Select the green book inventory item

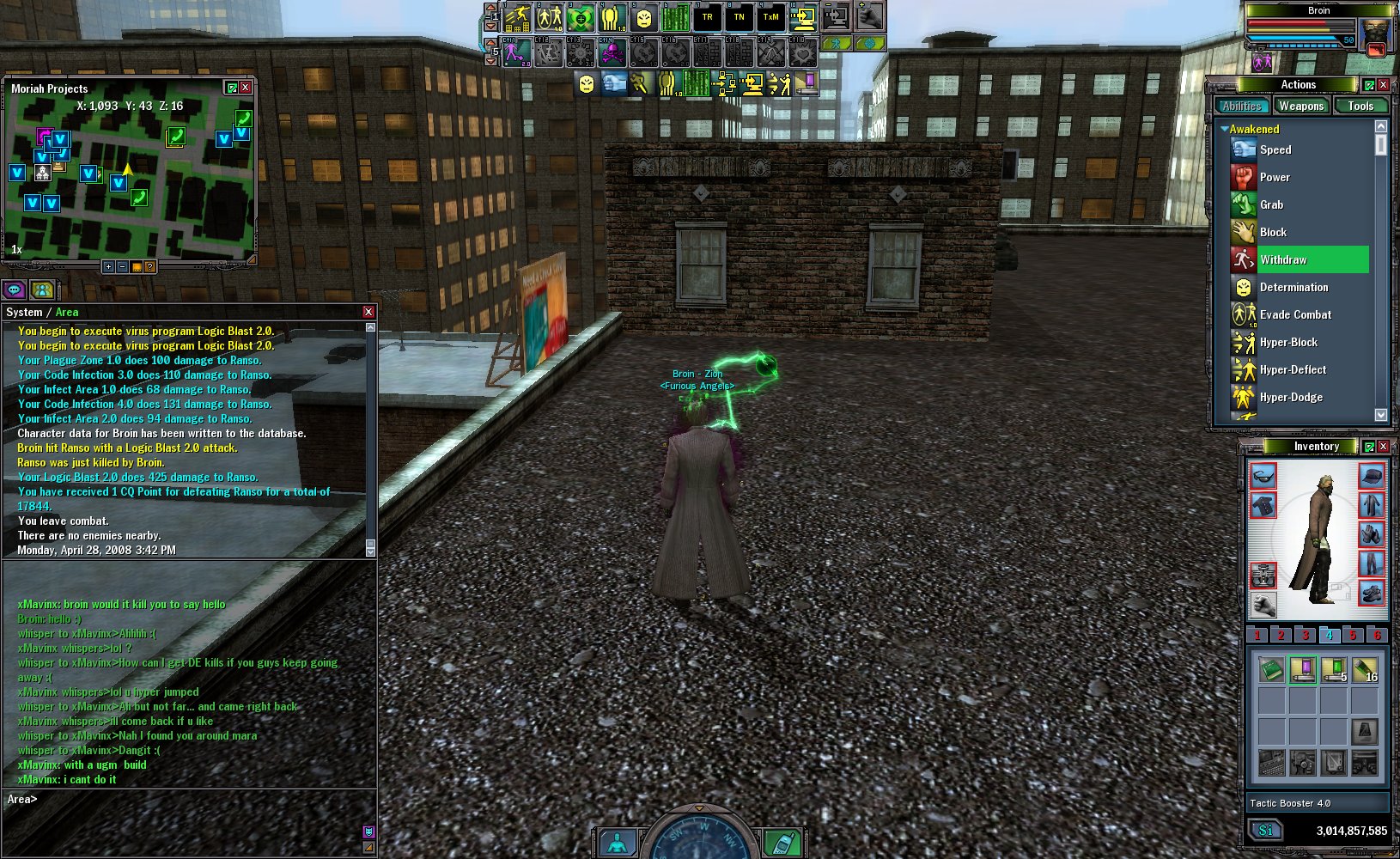(1271, 669)
